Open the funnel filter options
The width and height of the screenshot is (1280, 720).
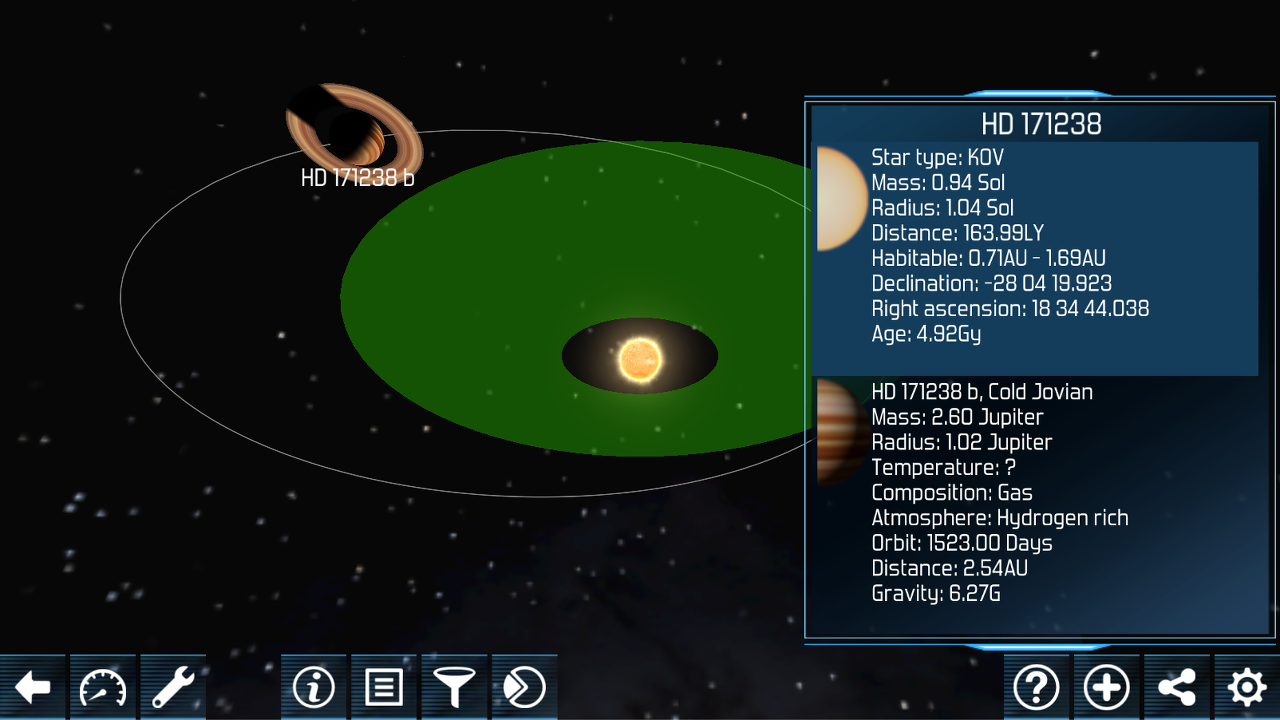454,688
